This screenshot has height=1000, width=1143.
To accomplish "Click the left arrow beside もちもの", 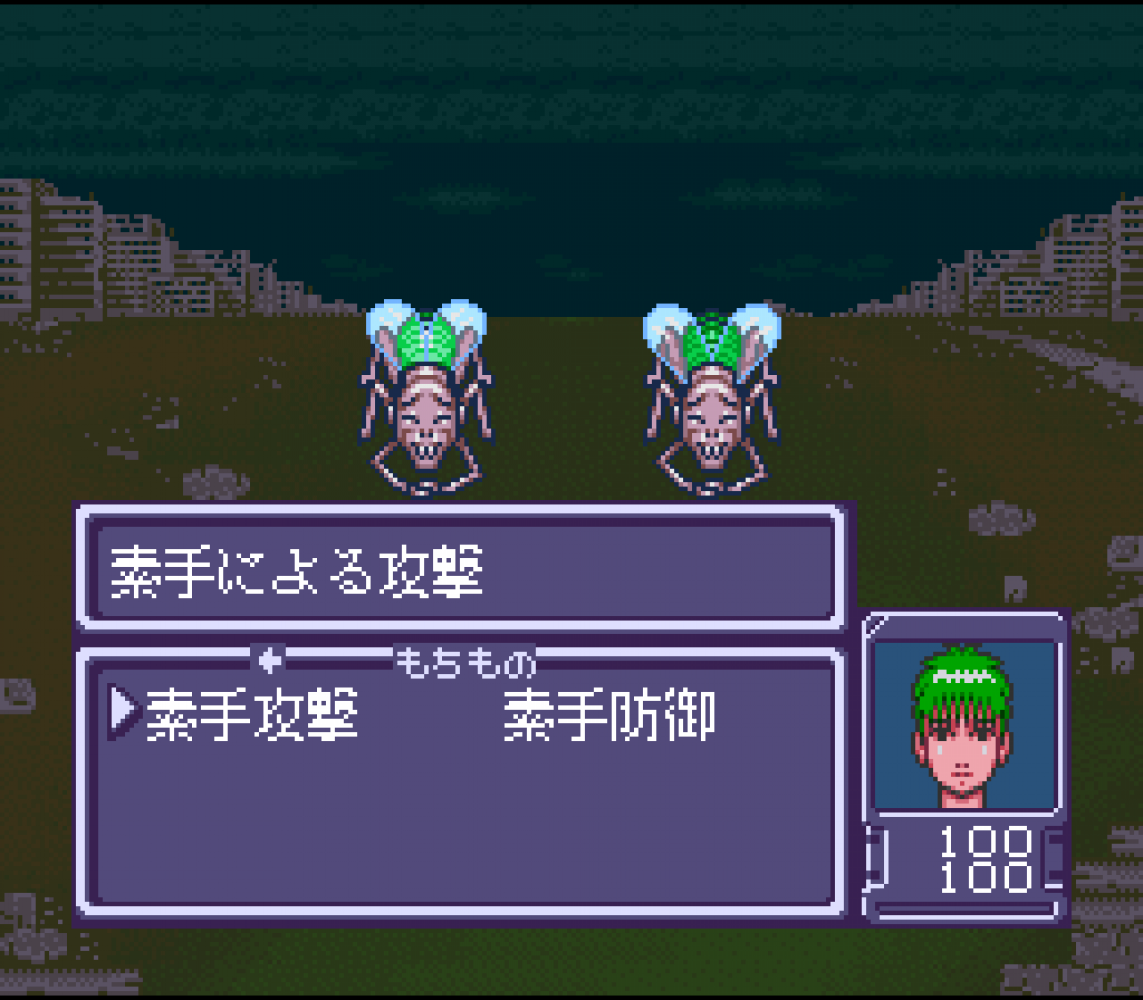I will point(271,660).
